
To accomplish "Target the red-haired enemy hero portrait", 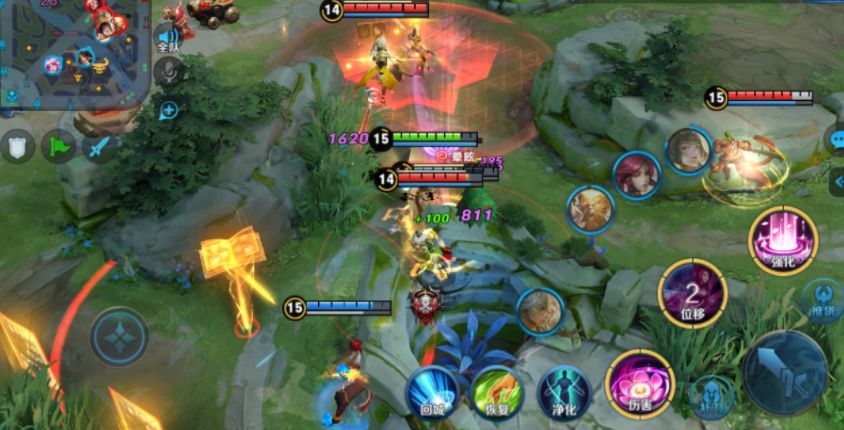I will click(x=636, y=175).
